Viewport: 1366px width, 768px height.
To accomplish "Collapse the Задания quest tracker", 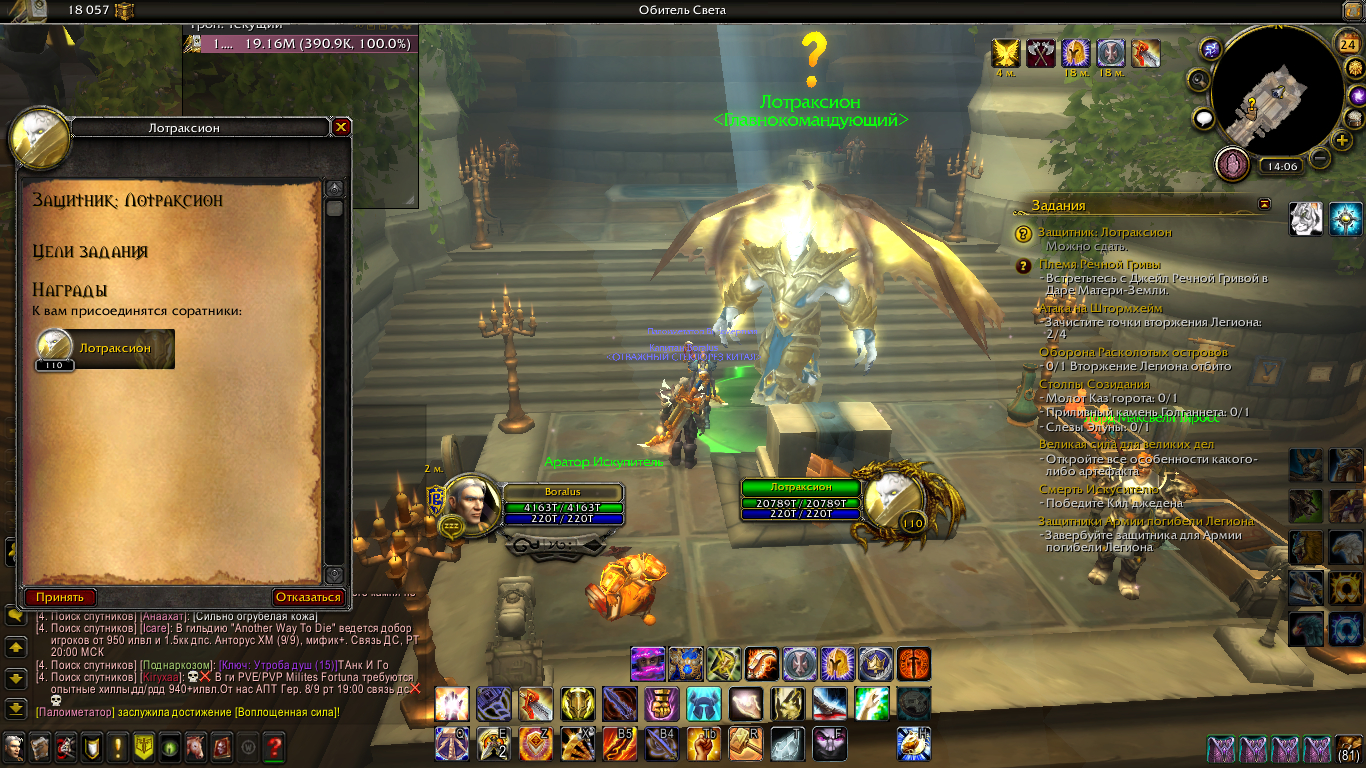I will coord(1265,204).
